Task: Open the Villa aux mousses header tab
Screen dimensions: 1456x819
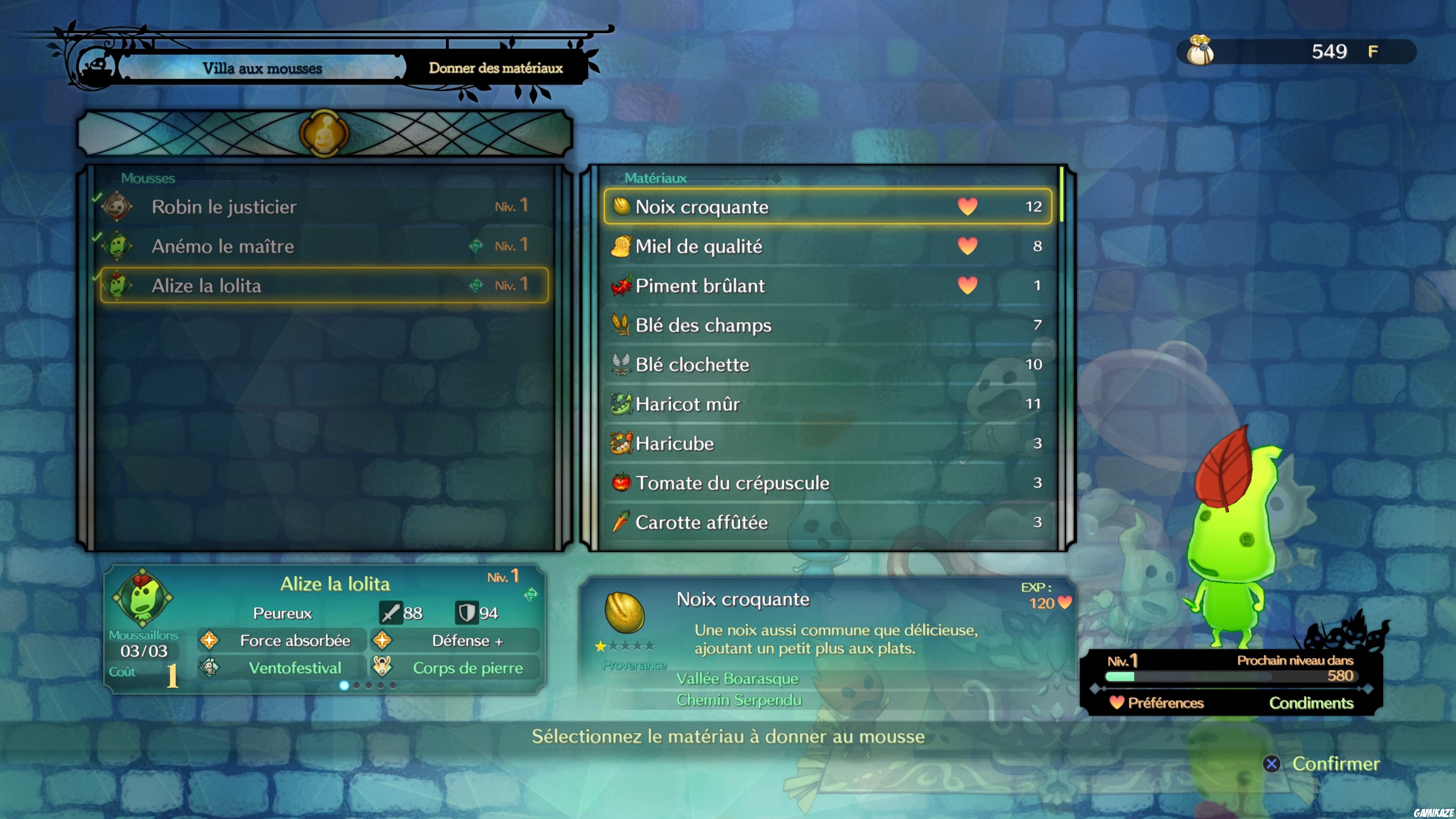Action: point(262,68)
